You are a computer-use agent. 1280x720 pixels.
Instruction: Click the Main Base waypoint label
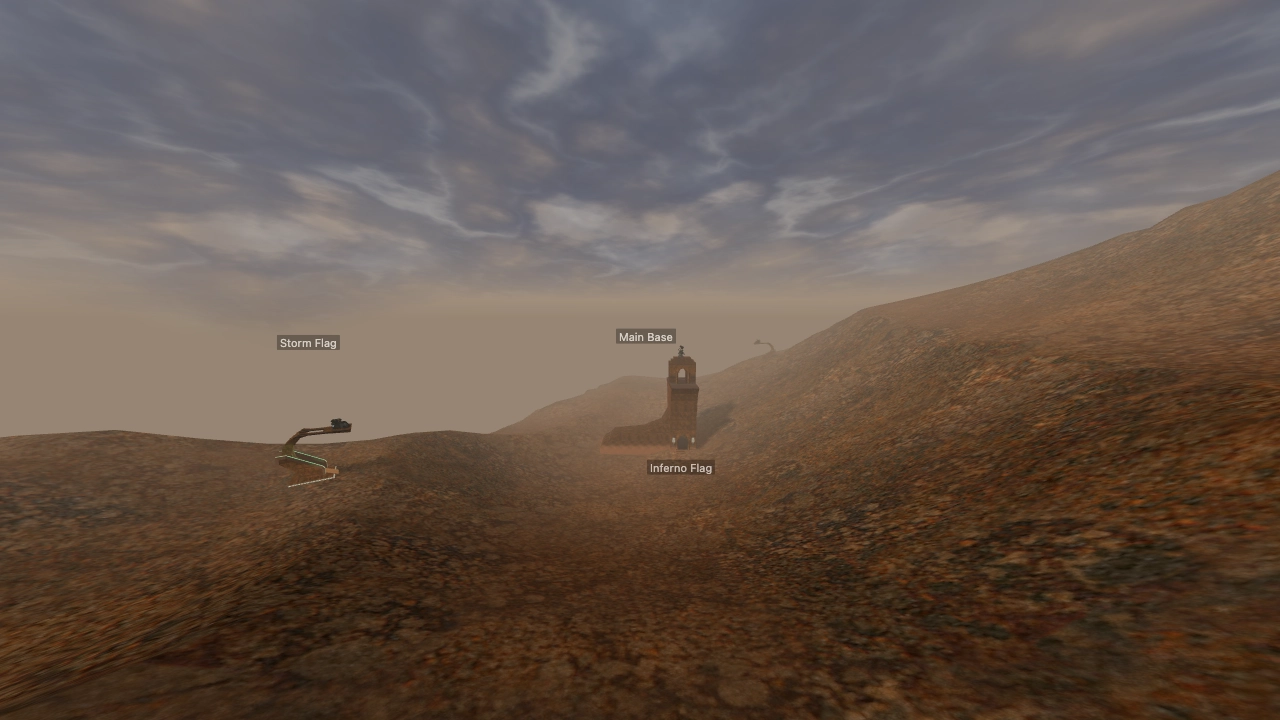pyautogui.click(x=646, y=337)
